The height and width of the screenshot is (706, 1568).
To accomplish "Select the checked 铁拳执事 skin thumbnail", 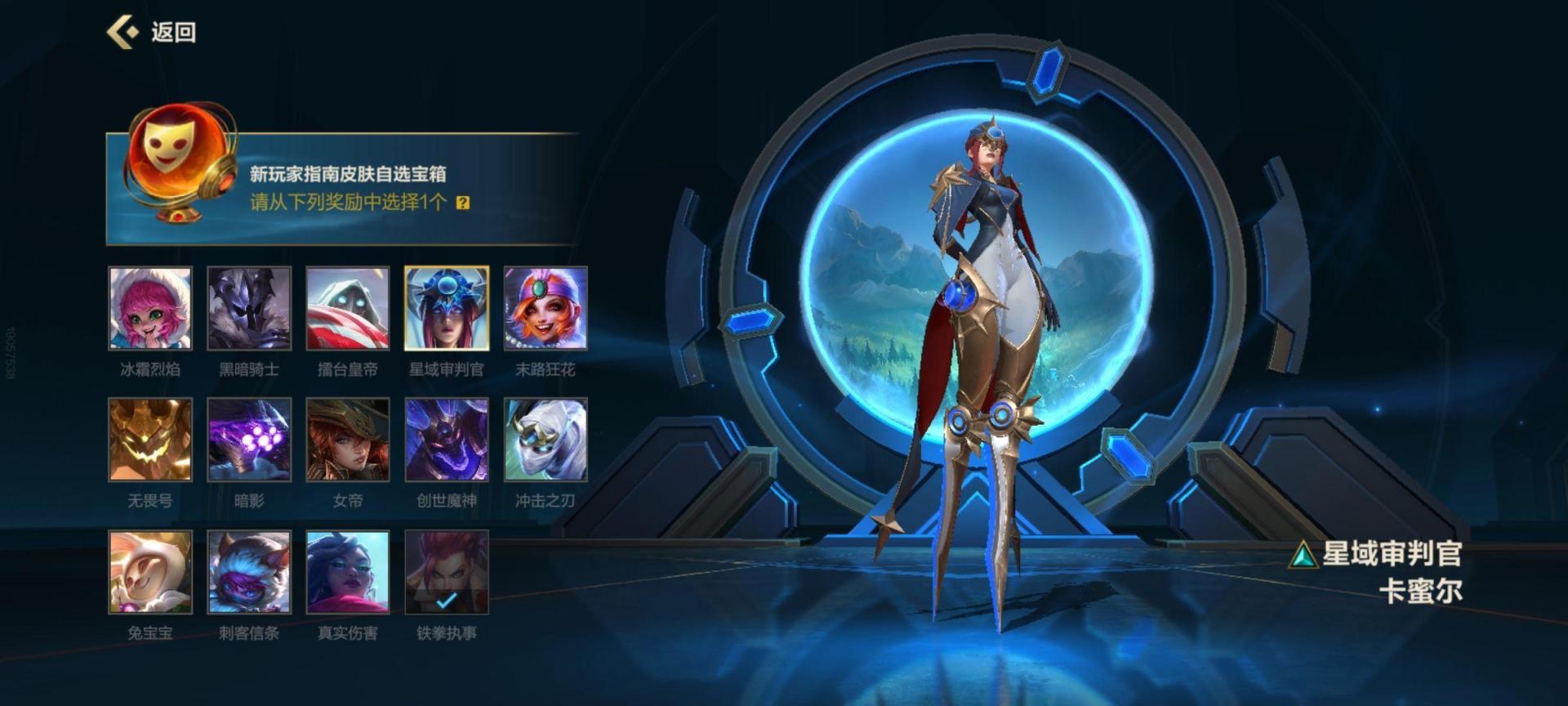I will click(447, 572).
